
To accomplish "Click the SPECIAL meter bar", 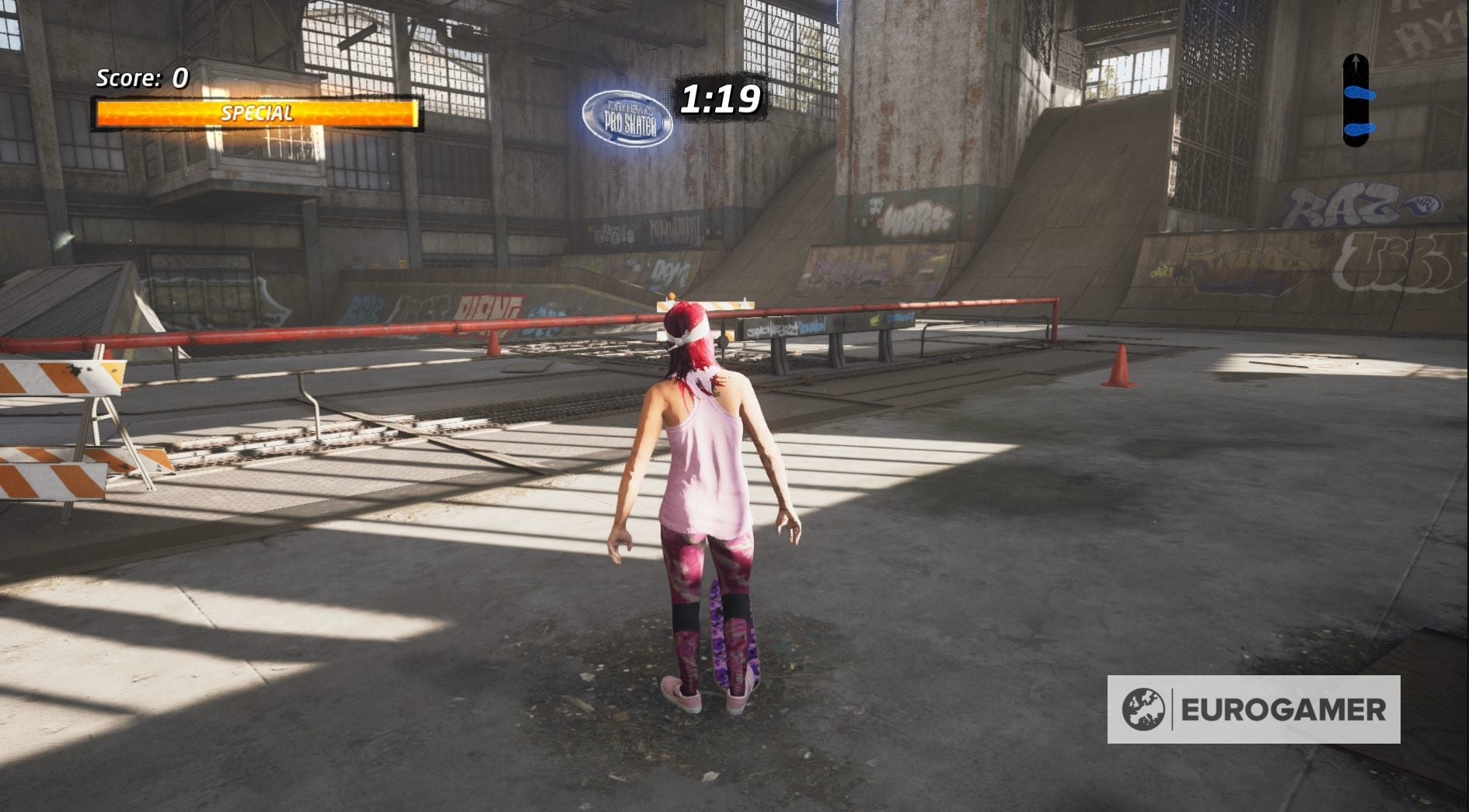I will (x=256, y=113).
